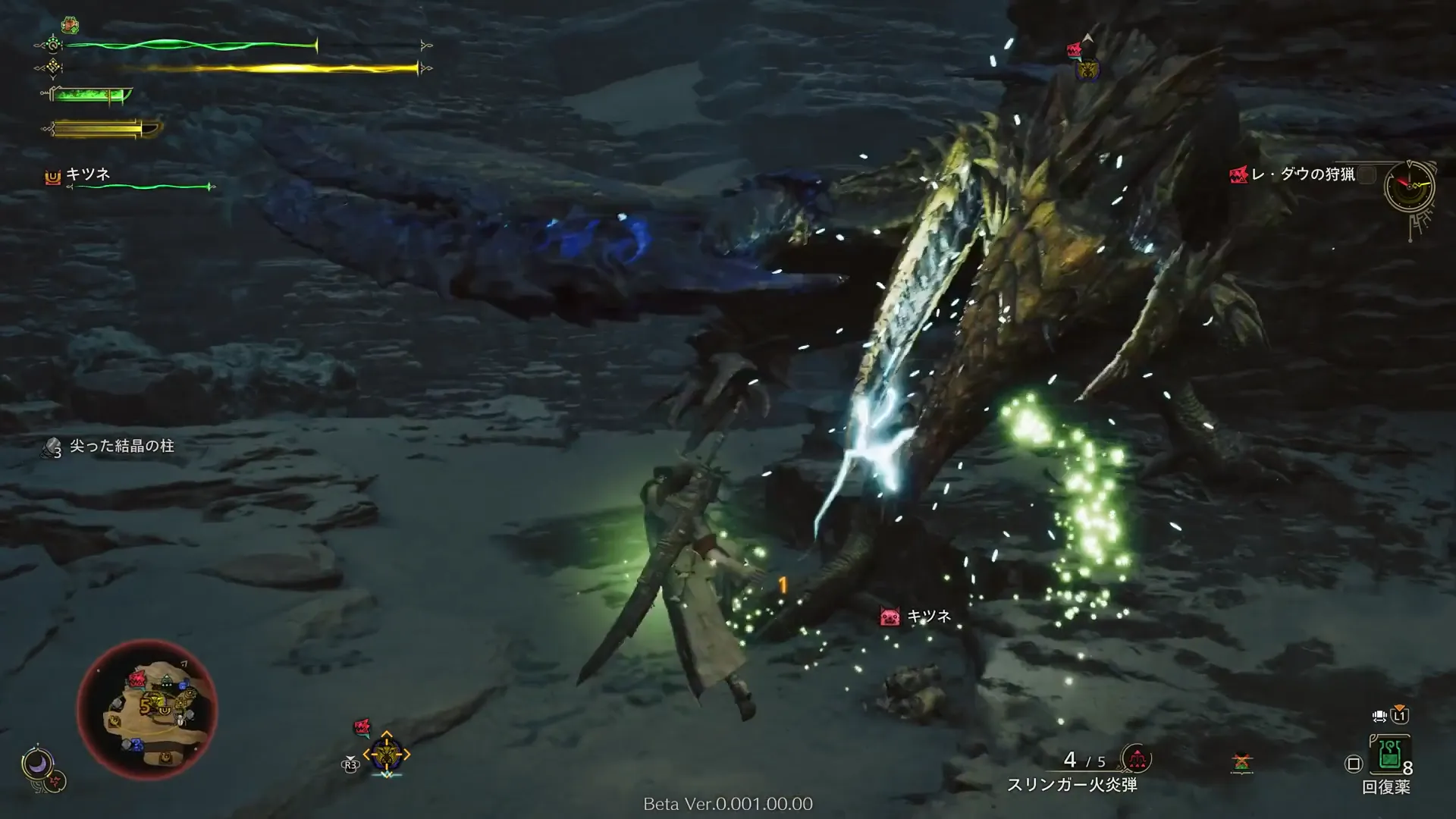Open the circular minimap
The width and height of the screenshot is (1456, 819).
pyautogui.click(x=147, y=709)
